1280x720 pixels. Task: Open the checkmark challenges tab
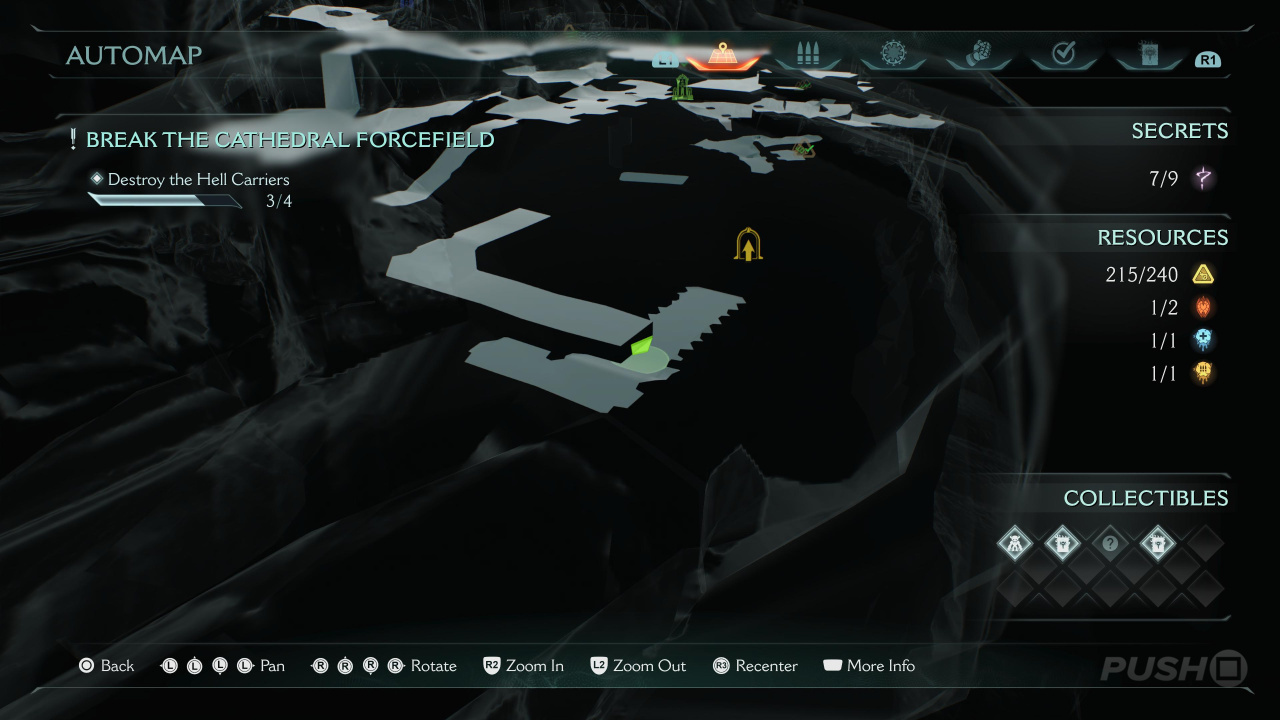(x=1064, y=54)
